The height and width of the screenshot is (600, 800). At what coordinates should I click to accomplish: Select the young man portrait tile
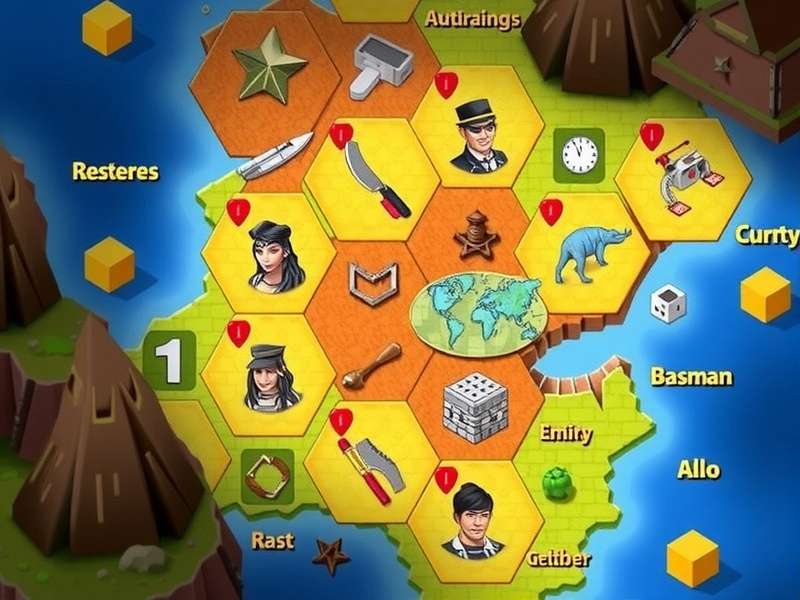(475, 518)
